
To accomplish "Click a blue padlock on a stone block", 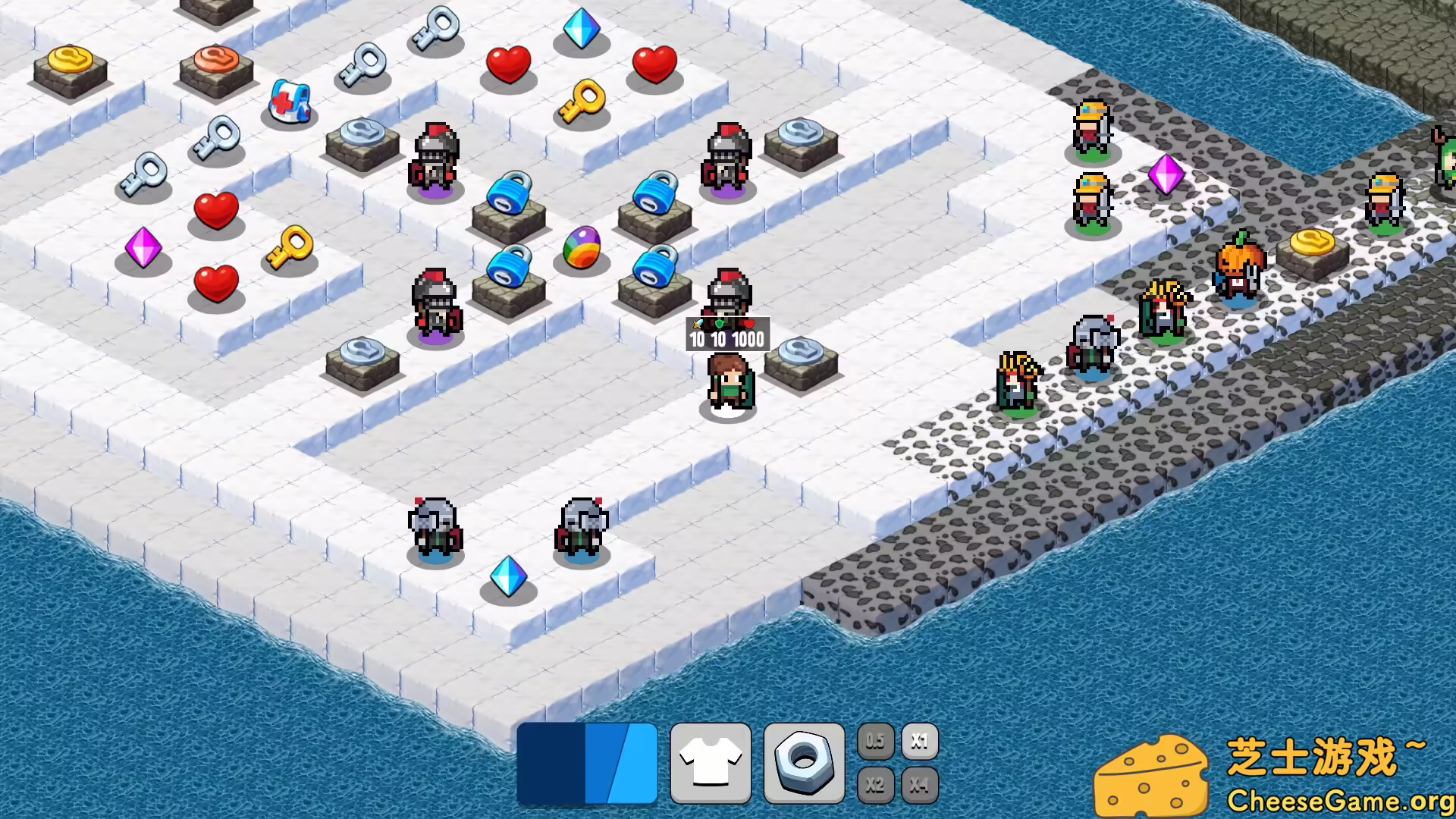I will click(508, 197).
